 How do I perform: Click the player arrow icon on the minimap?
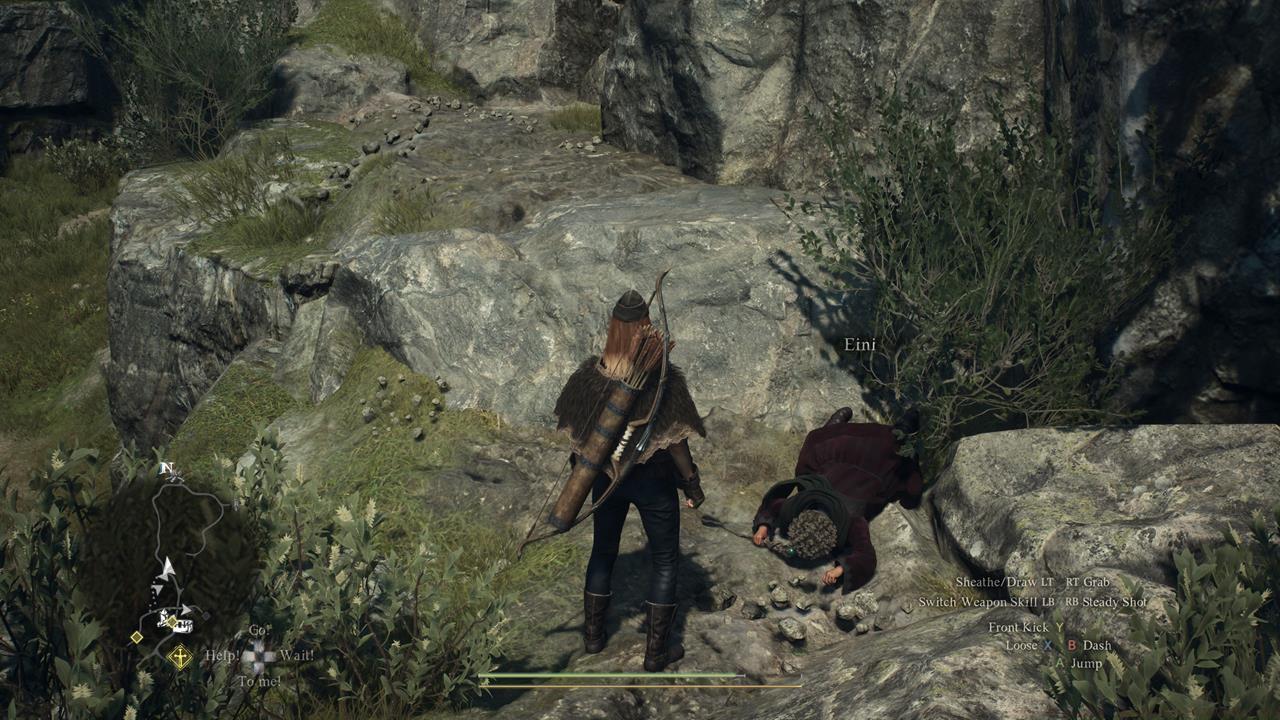(x=169, y=566)
